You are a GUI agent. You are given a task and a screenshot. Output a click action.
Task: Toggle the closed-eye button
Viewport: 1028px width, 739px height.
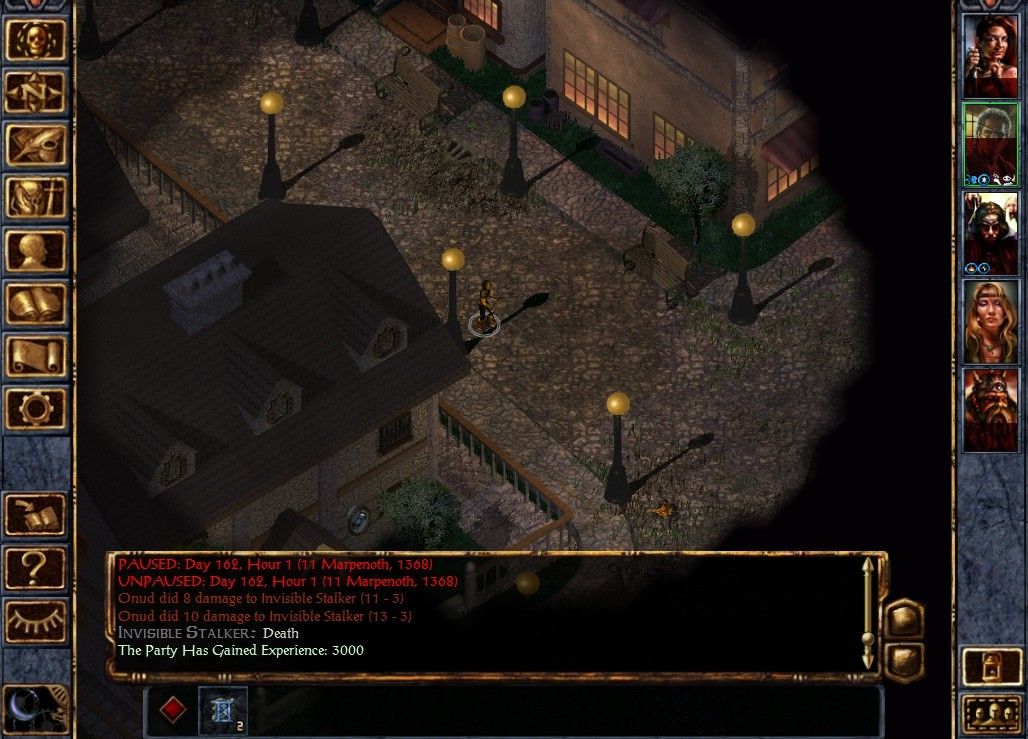point(36,621)
